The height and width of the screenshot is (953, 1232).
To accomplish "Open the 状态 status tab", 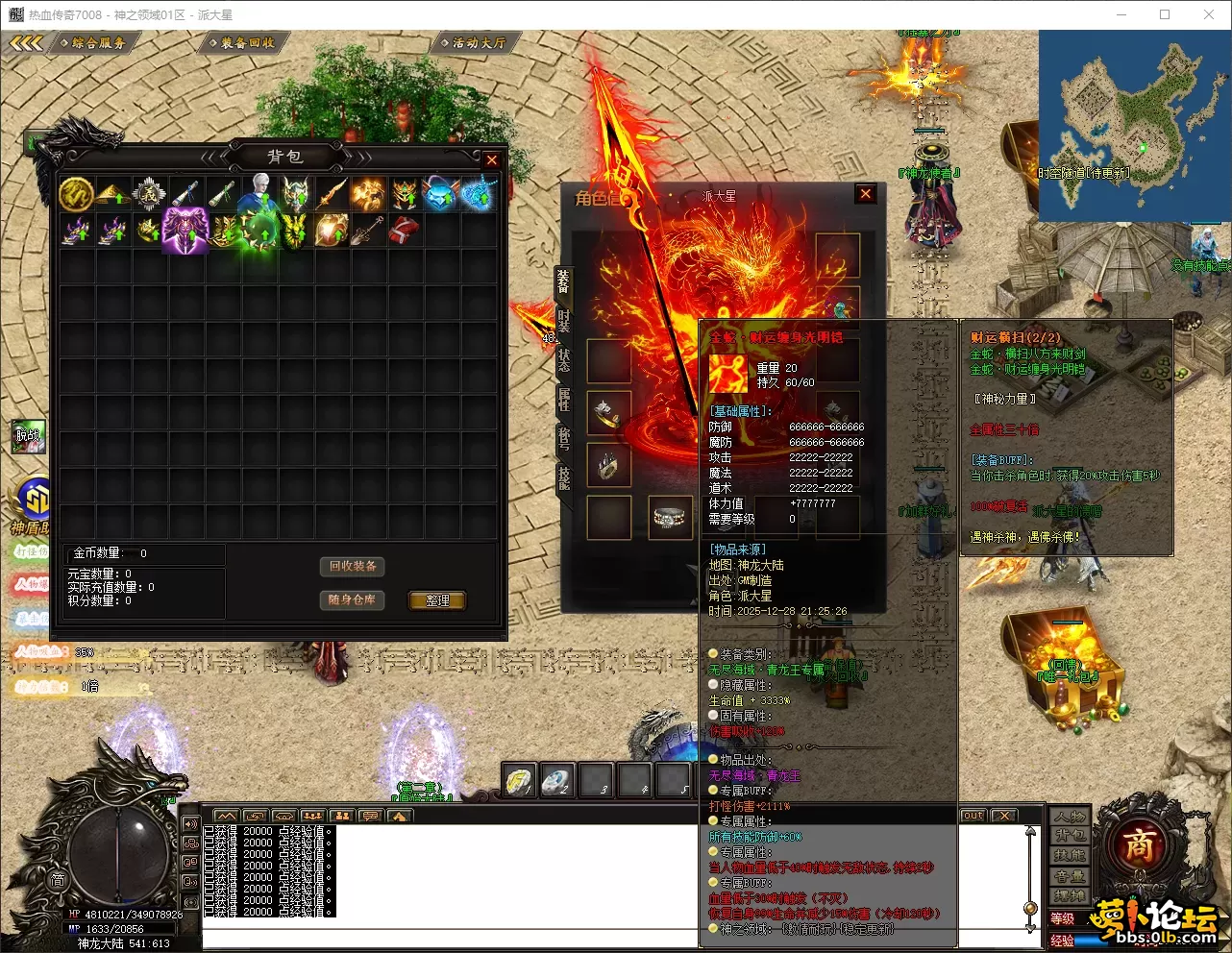I will pyautogui.click(x=564, y=359).
